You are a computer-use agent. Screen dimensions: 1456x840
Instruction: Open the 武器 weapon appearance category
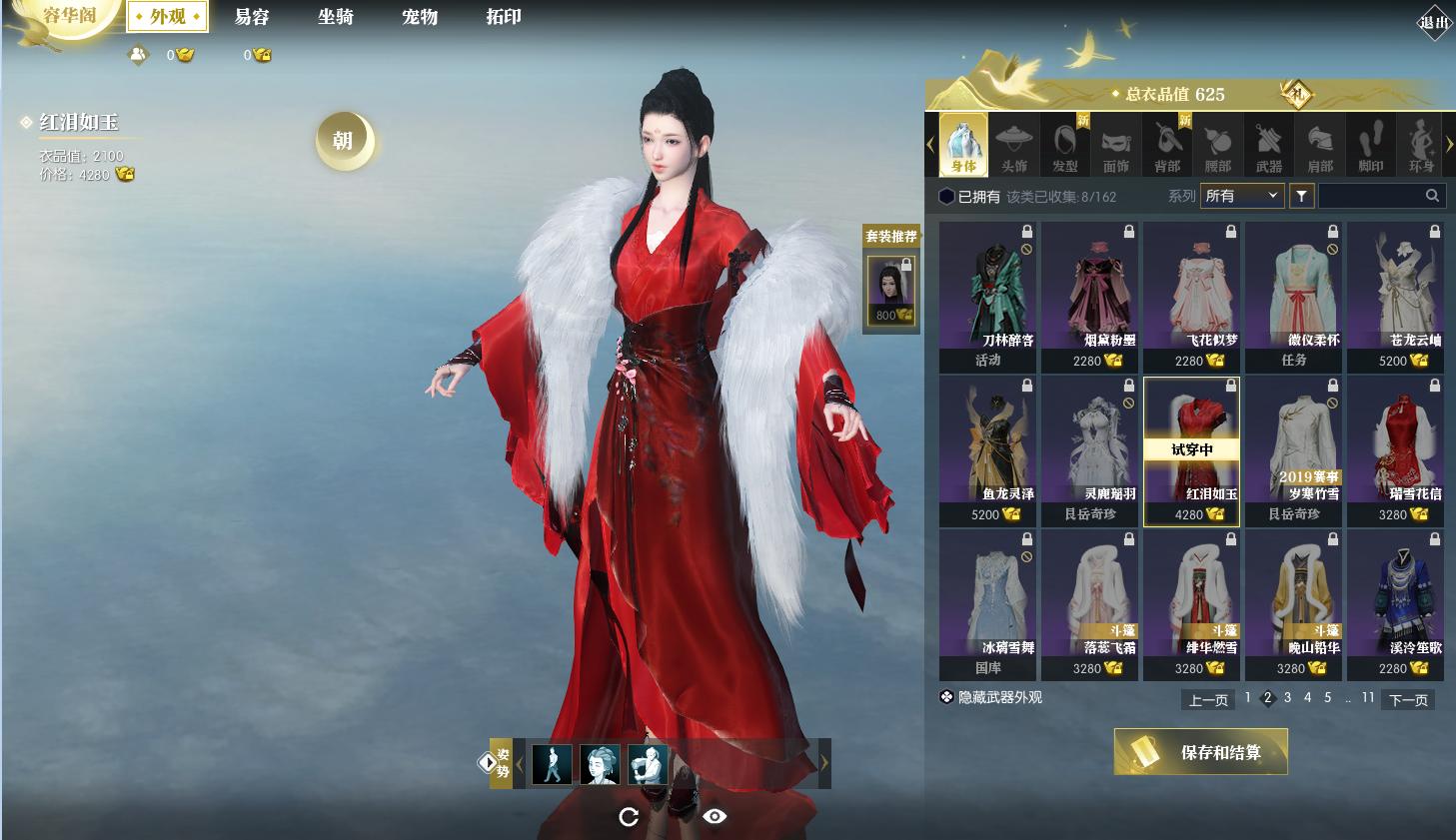(x=1269, y=144)
